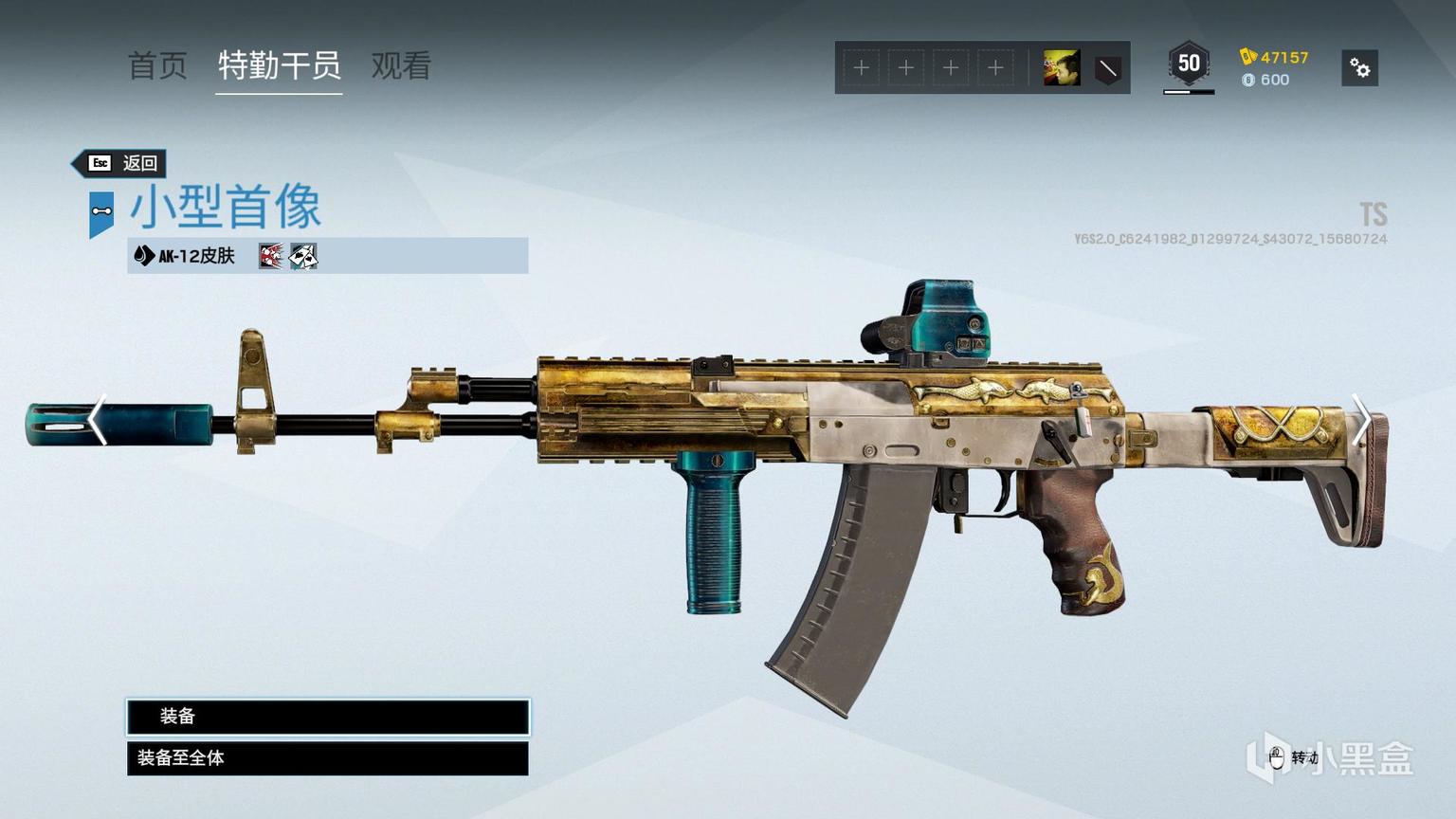Open the gear settings icon
The height and width of the screenshot is (819, 1456).
click(1359, 68)
